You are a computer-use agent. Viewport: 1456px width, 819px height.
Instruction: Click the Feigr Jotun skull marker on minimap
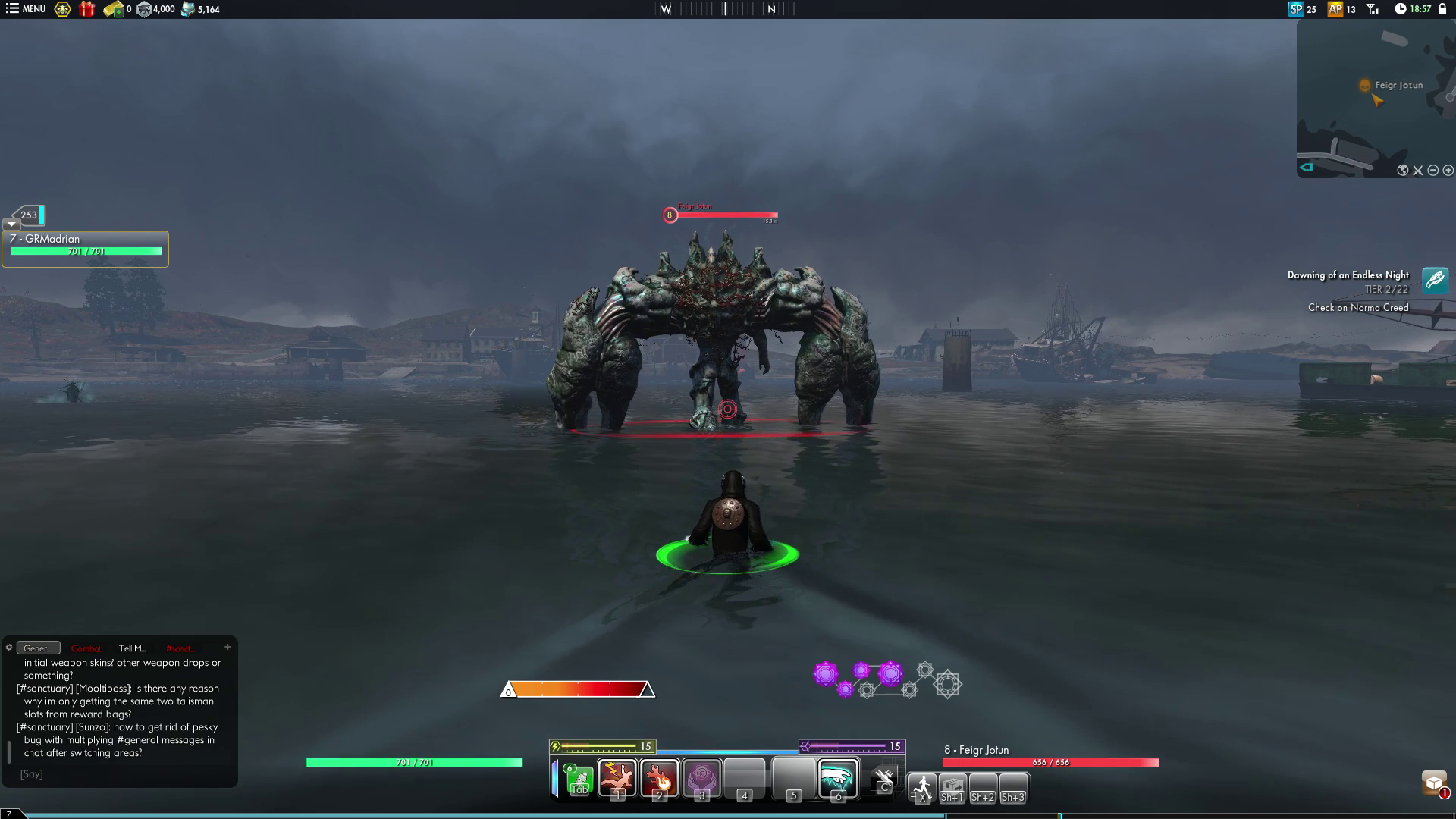point(1365,86)
